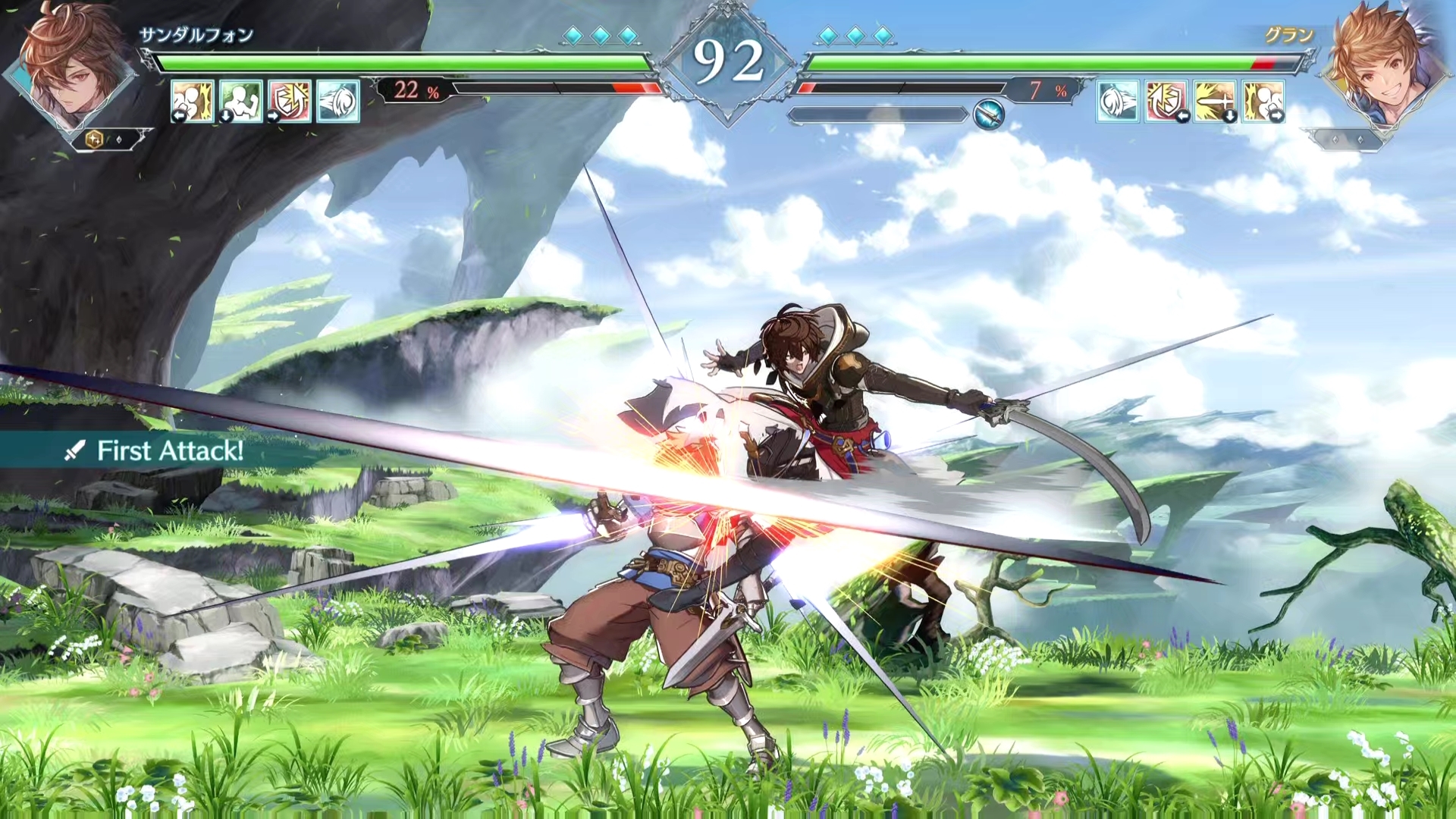Click the gold hexagon badge under Sandalphon's portrait
The width and height of the screenshot is (1456, 819).
coord(94,139)
